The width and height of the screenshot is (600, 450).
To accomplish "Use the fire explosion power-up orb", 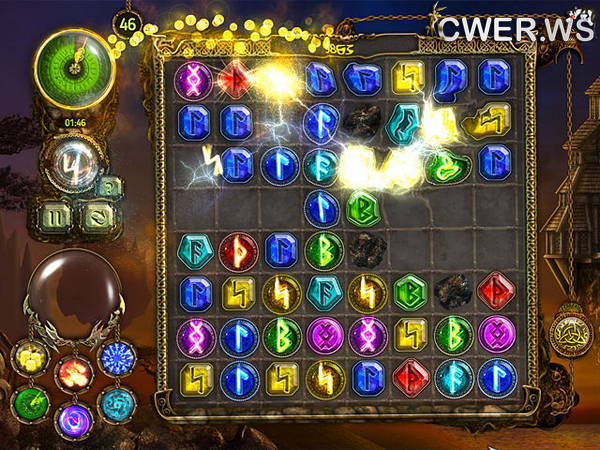I will (x=72, y=372).
